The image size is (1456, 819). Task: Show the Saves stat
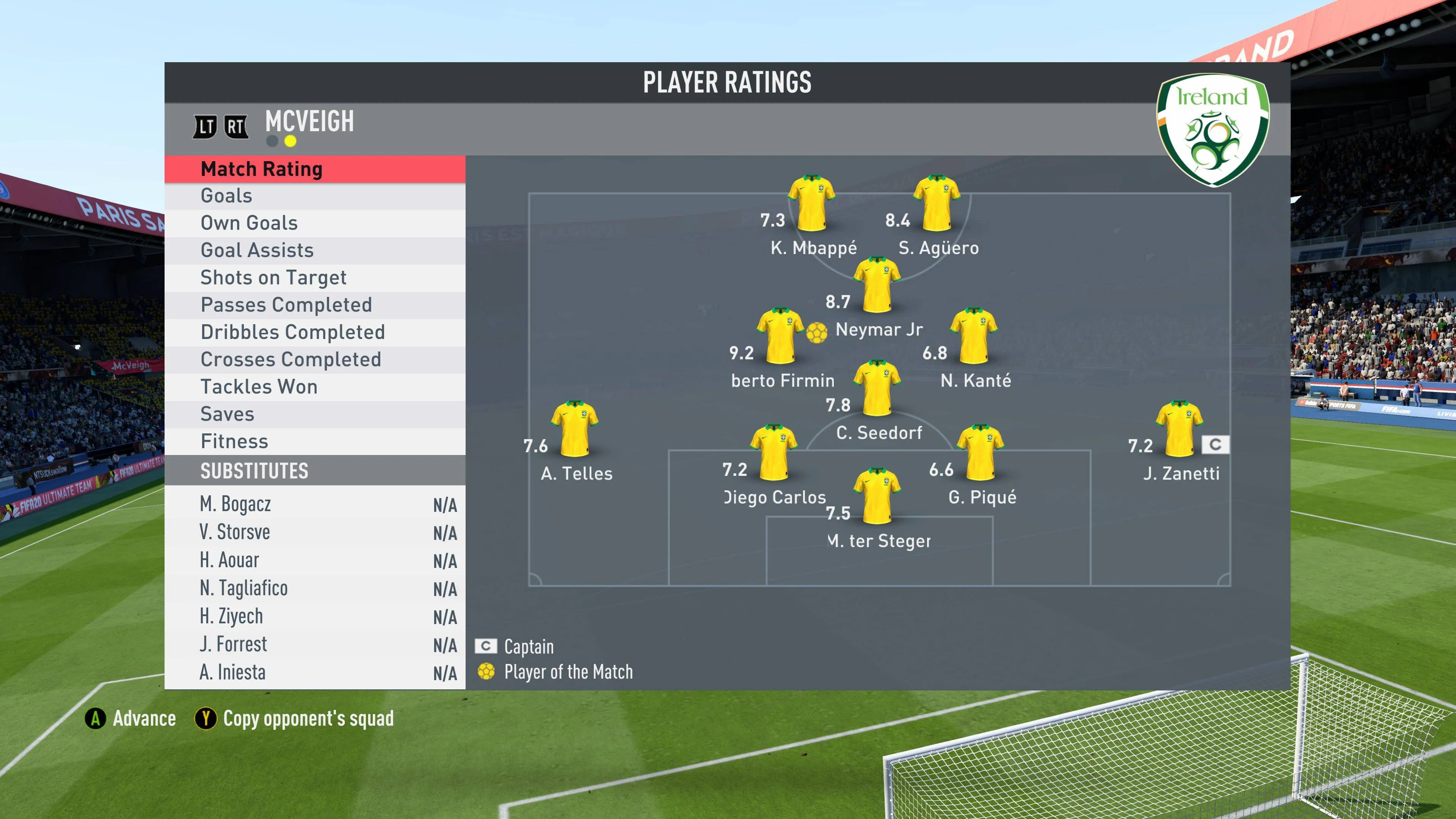315,414
